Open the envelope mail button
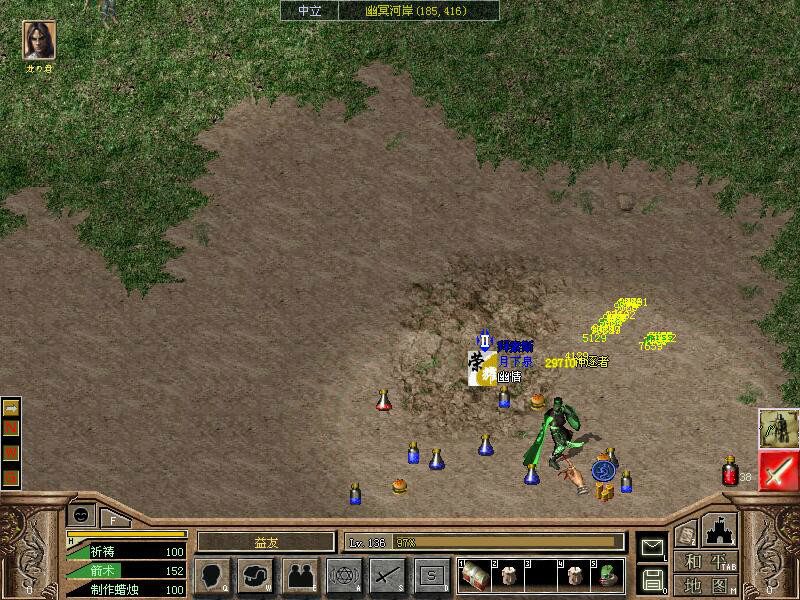The image size is (800, 600). click(x=652, y=546)
